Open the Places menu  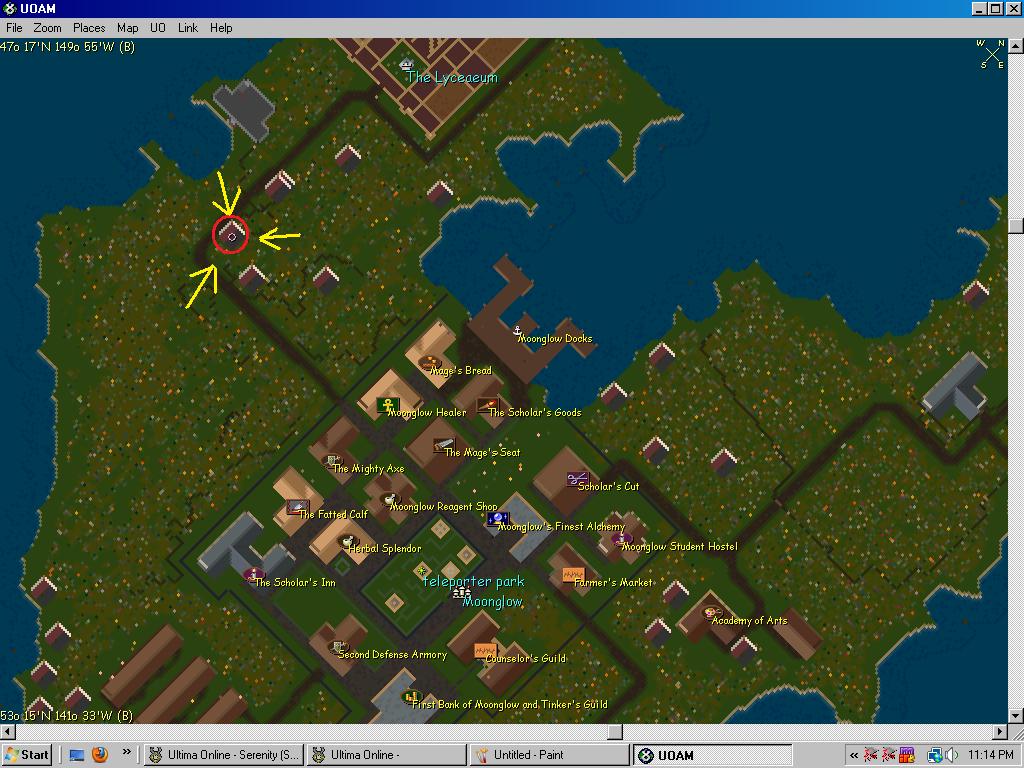coord(89,28)
